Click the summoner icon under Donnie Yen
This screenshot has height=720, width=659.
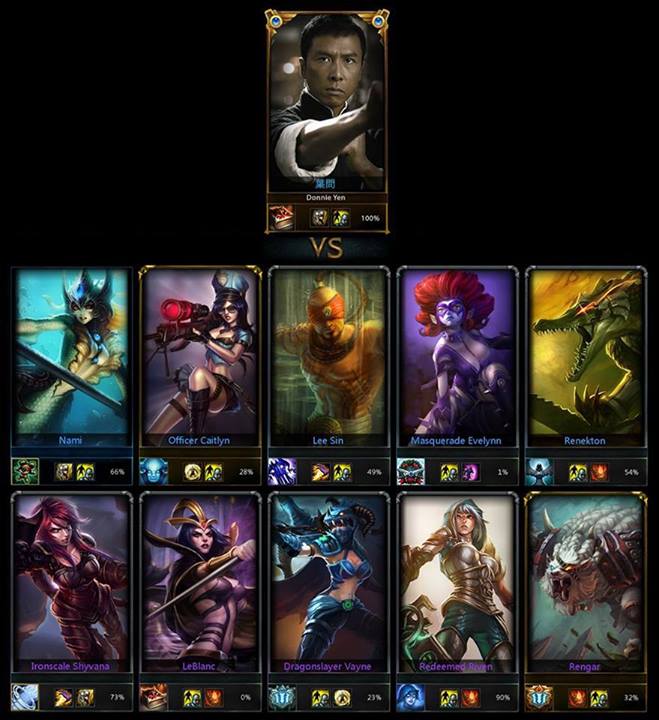point(283,217)
